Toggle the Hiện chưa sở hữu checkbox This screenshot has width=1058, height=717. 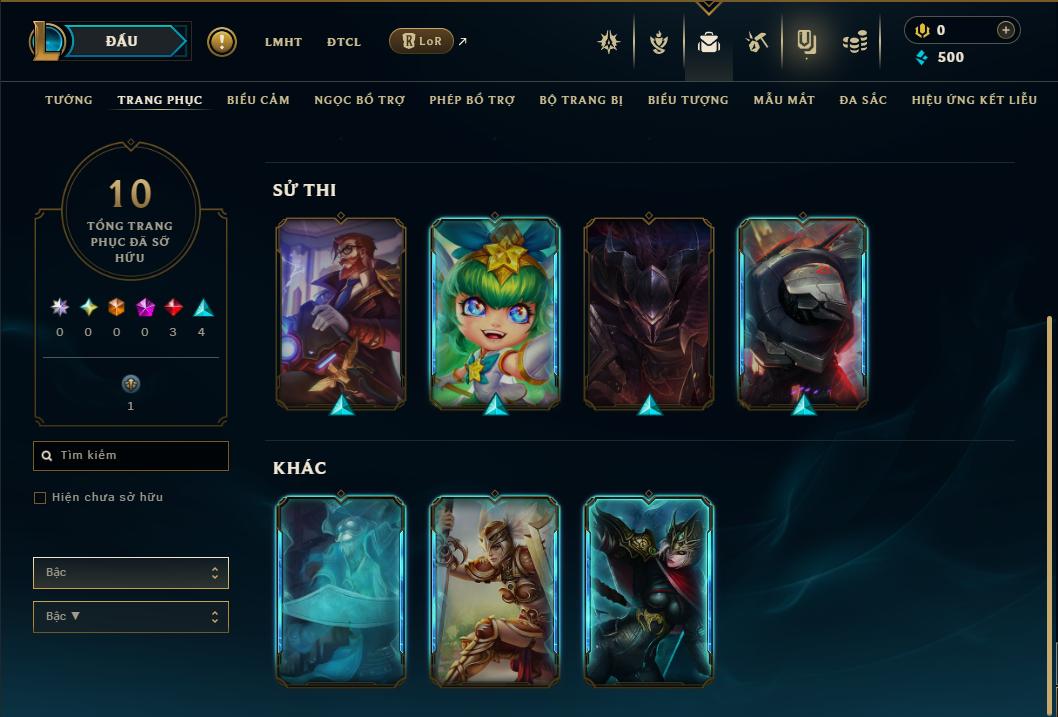click(40, 498)
